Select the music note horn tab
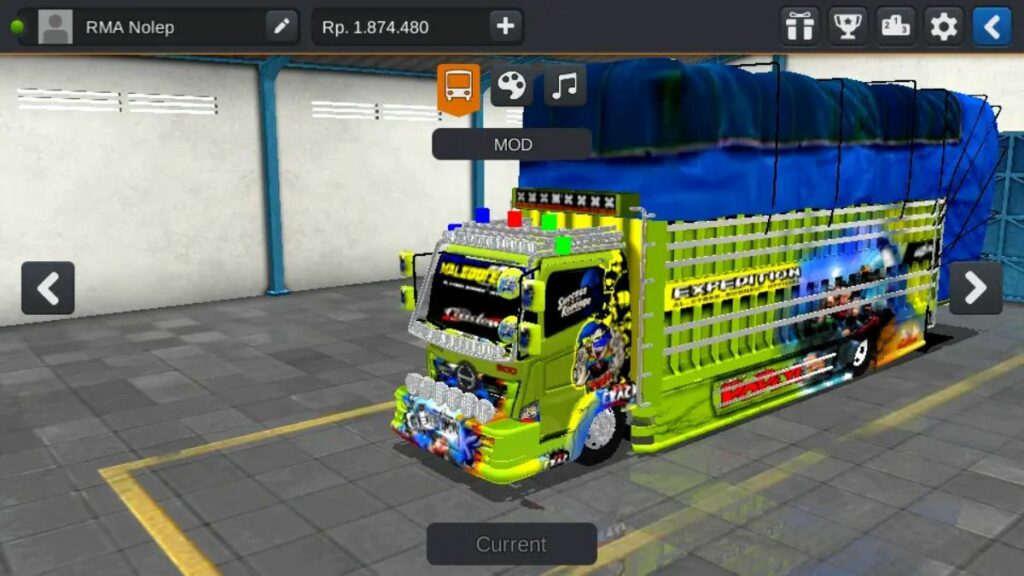 coord(565,86)
